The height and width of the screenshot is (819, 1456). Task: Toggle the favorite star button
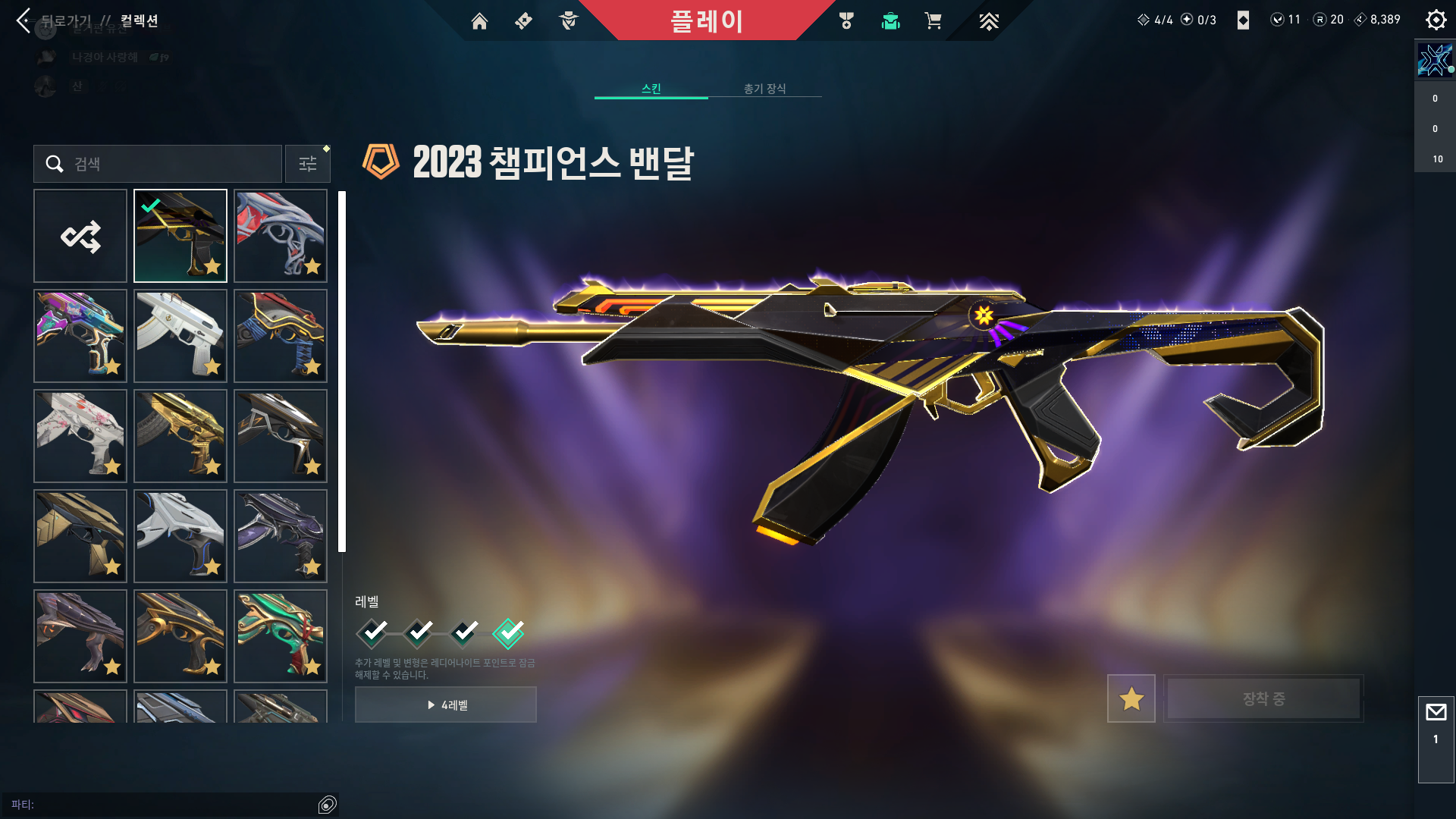(1131, 698)
